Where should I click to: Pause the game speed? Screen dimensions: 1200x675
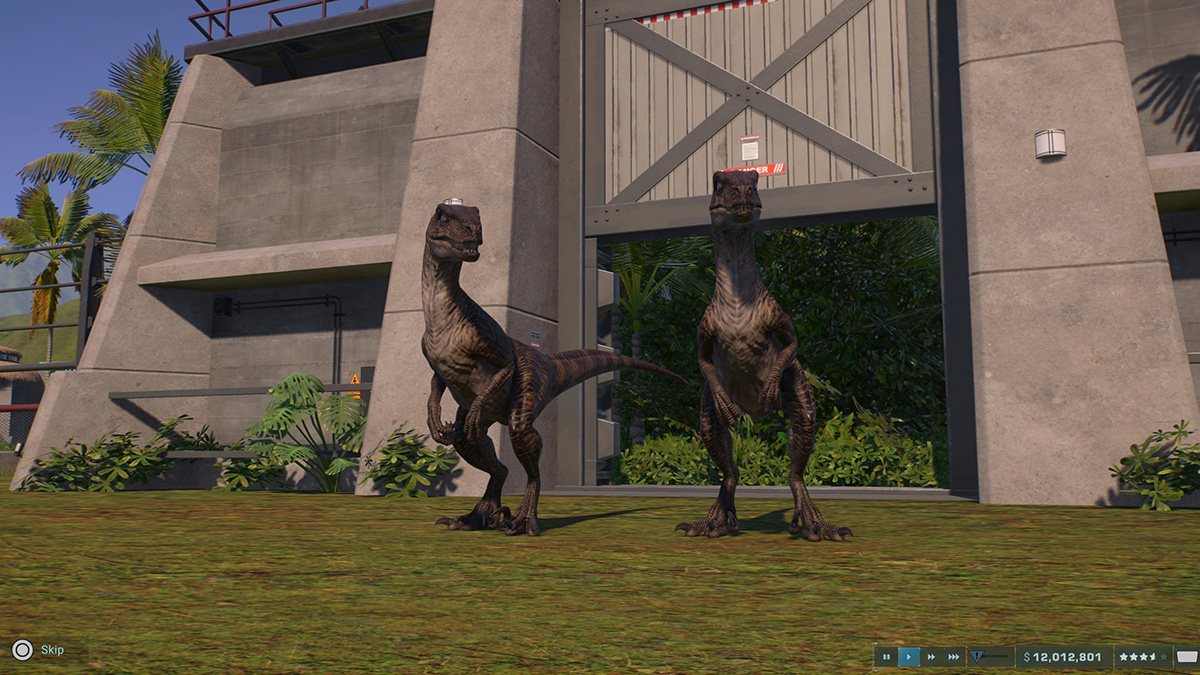[886, 657]
